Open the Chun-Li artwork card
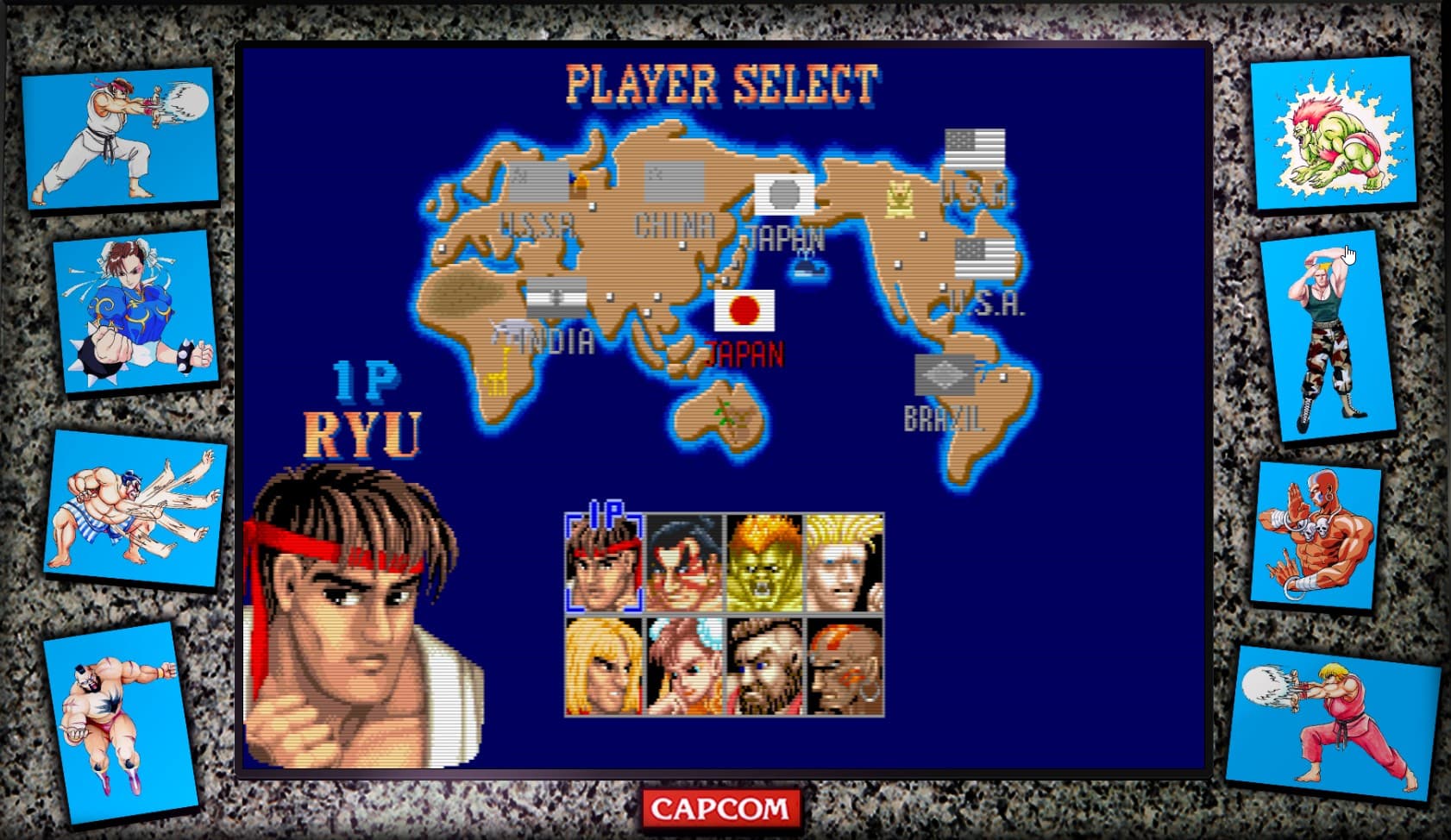Image resolution: width=1451 pixels, height=840 pixels. pos(136,310)
